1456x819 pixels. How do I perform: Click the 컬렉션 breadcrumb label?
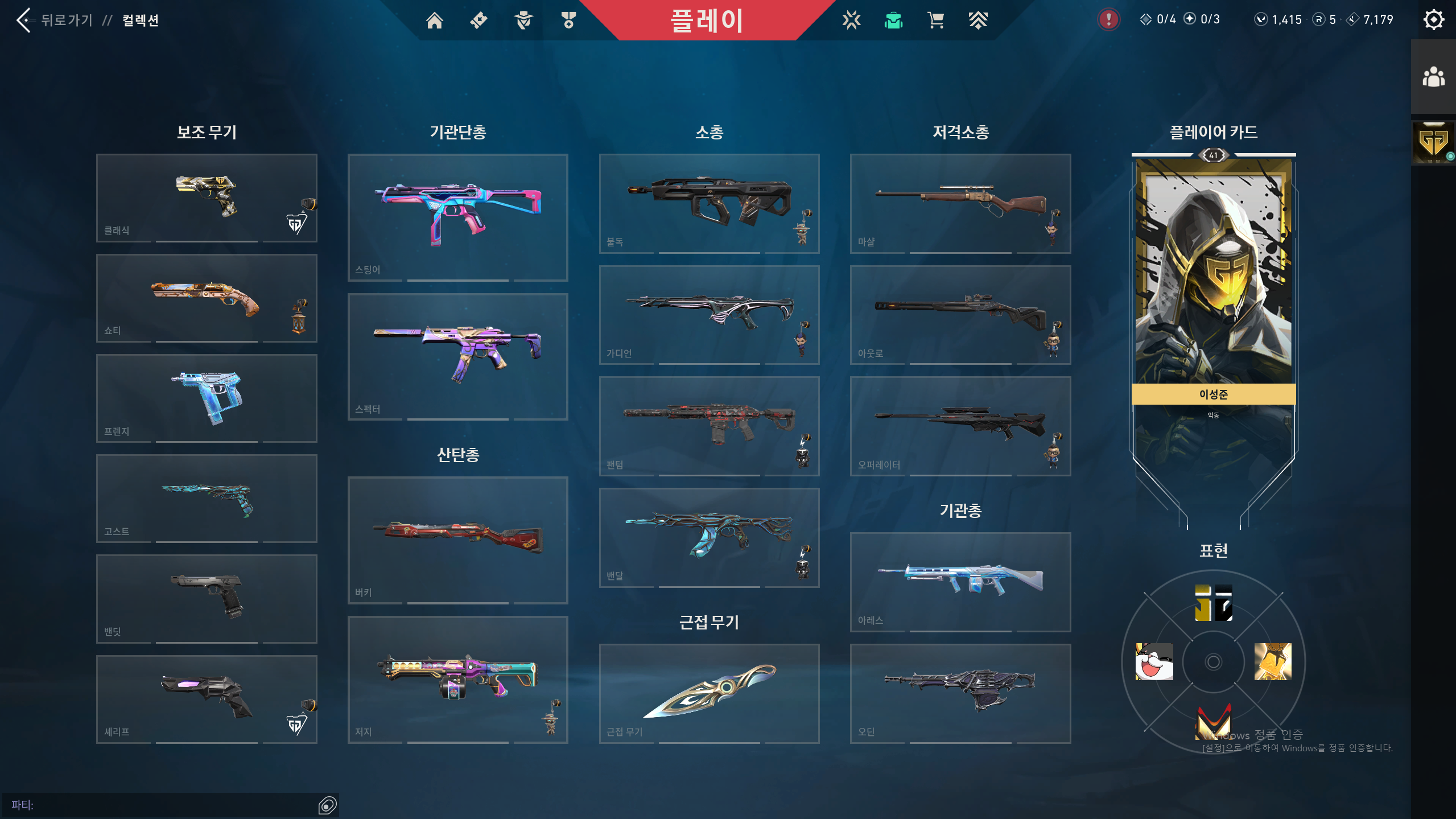140,20
